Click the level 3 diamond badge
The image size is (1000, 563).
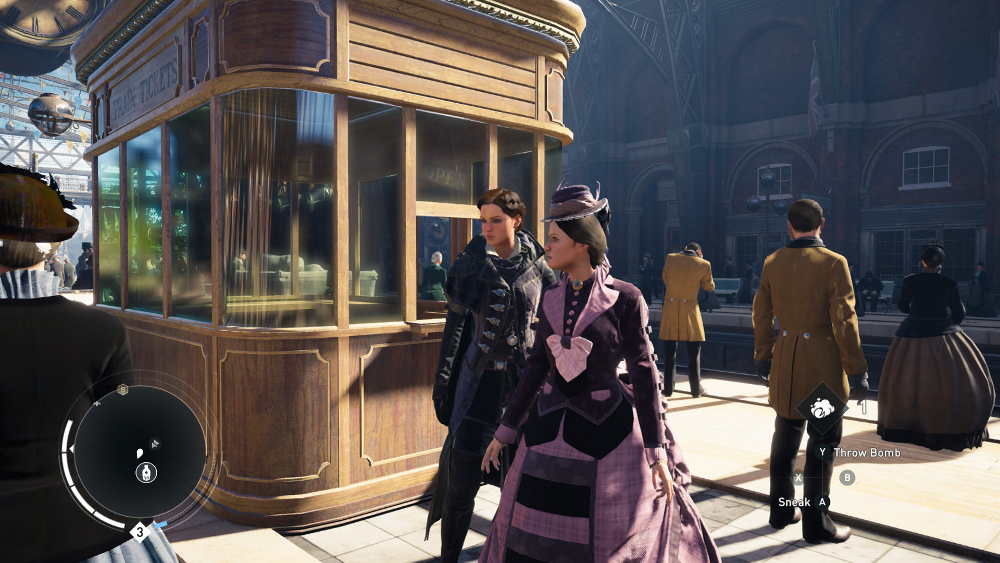[x=140, y=530]
